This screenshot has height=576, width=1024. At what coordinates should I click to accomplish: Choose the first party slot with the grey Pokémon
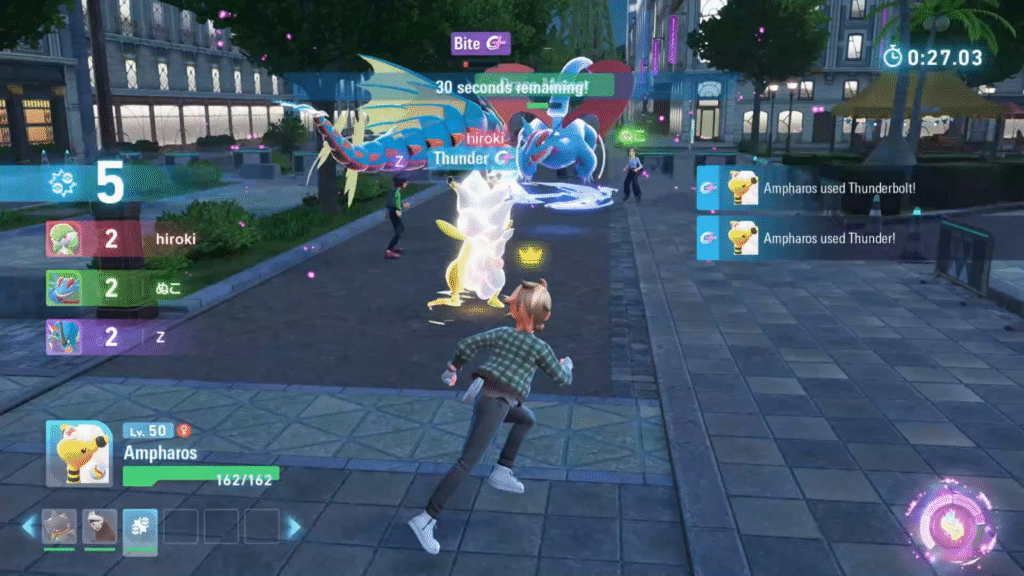[x=59, y=526]
